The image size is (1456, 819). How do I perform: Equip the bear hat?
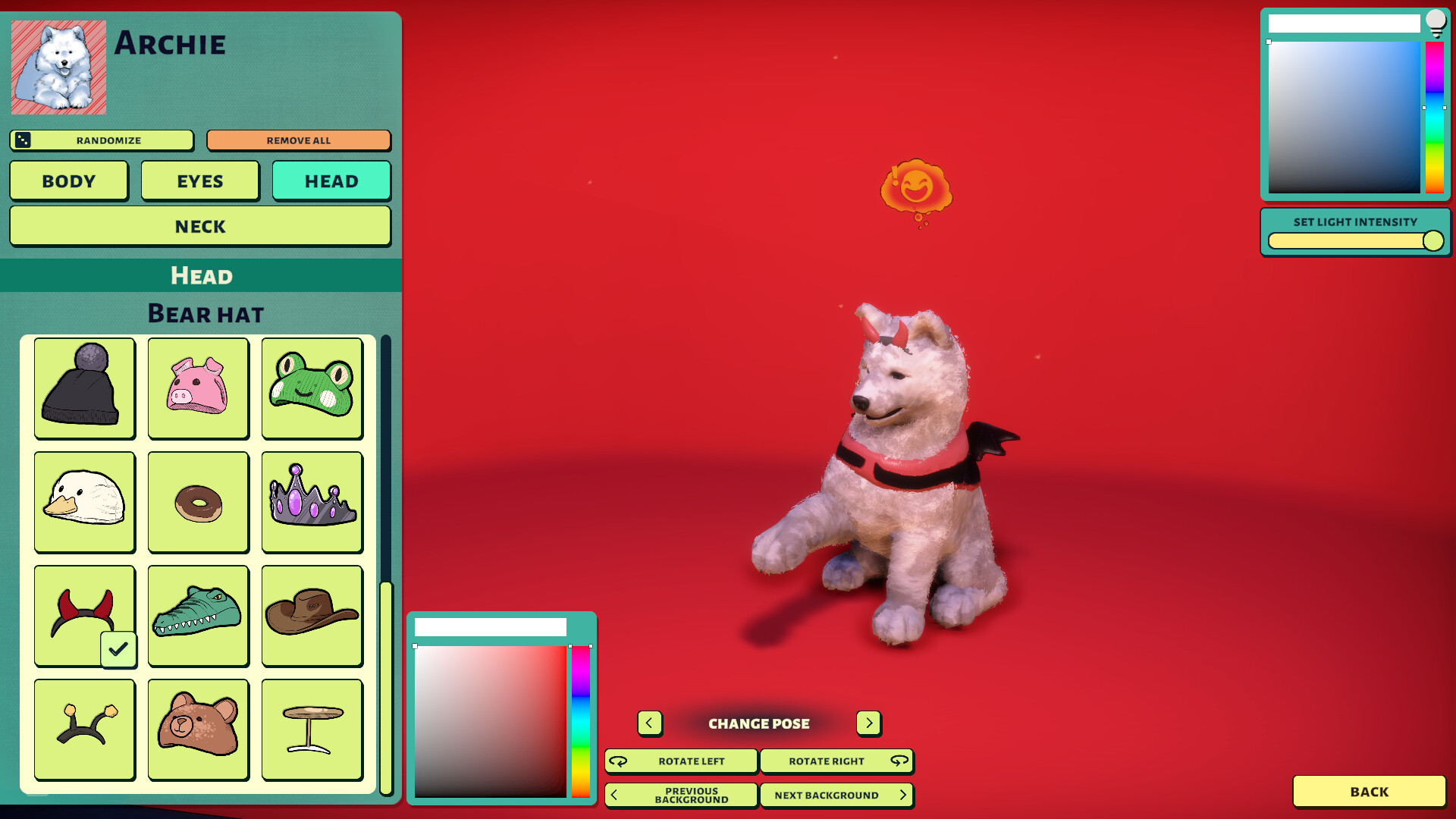point(198,729)
